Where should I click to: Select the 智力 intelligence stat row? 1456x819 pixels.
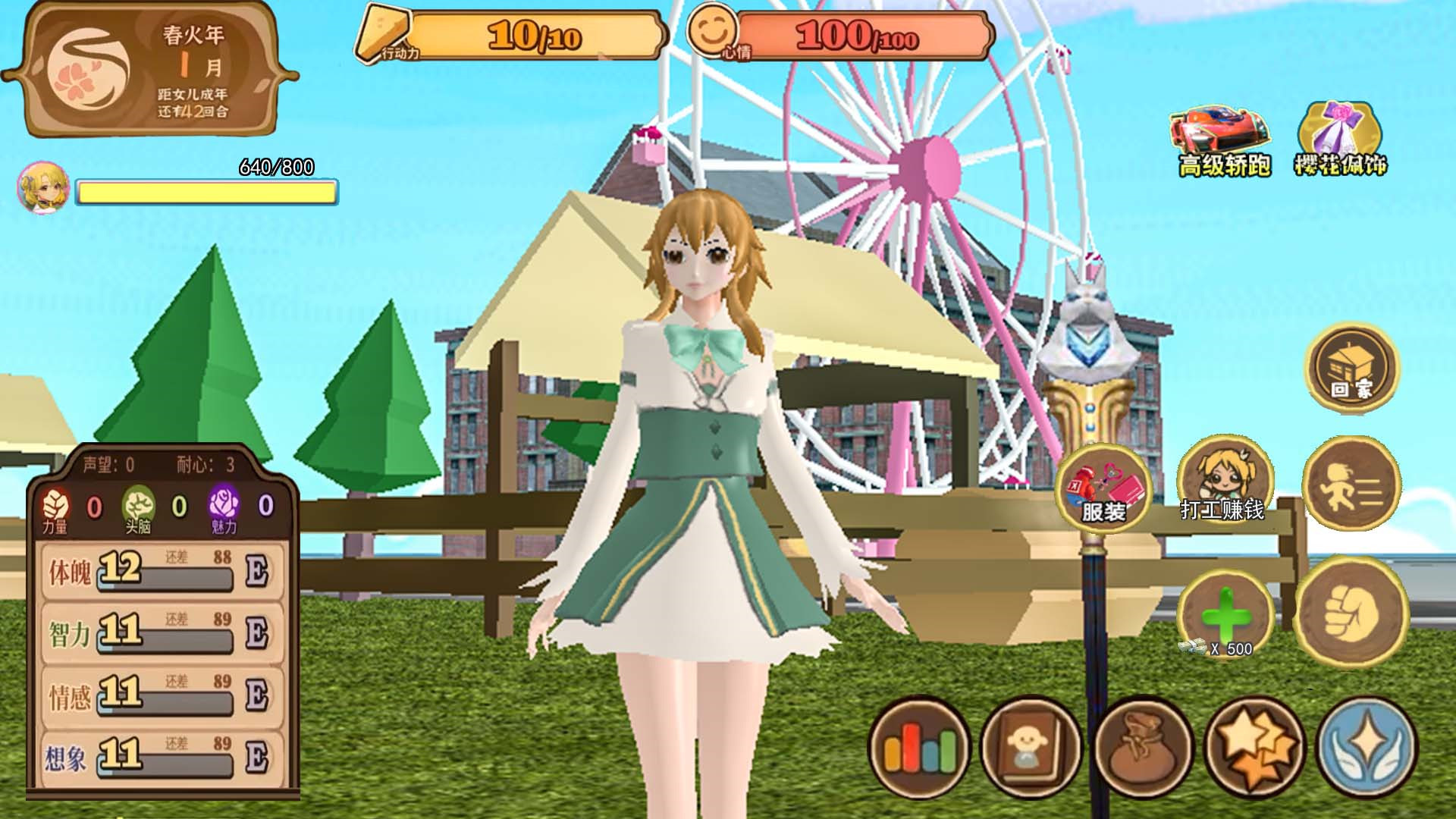coord(162,633)
